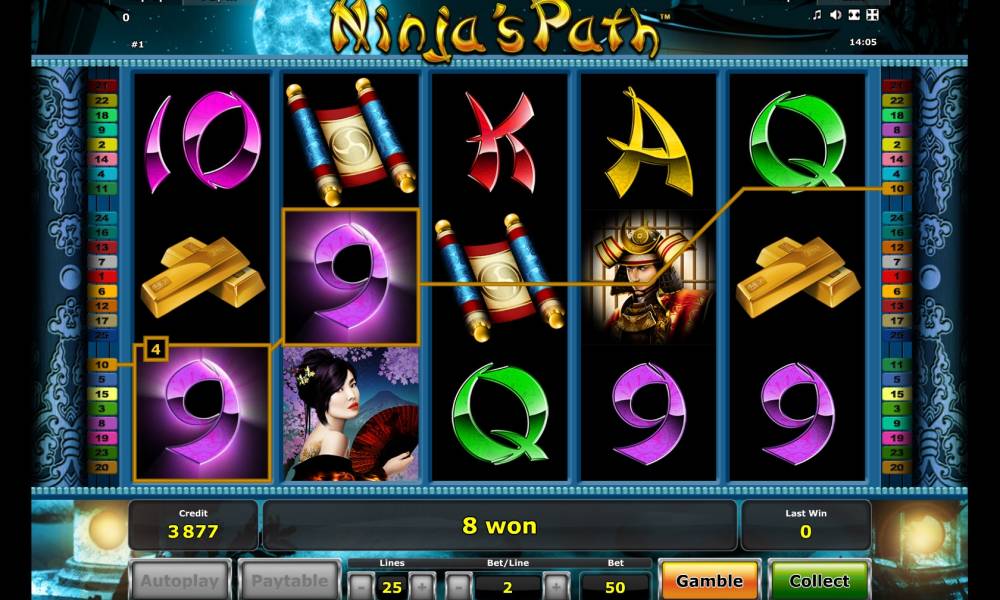Decrease the number of Lines
Screen dimensions: 1000x600
click(x=360, y=585)
